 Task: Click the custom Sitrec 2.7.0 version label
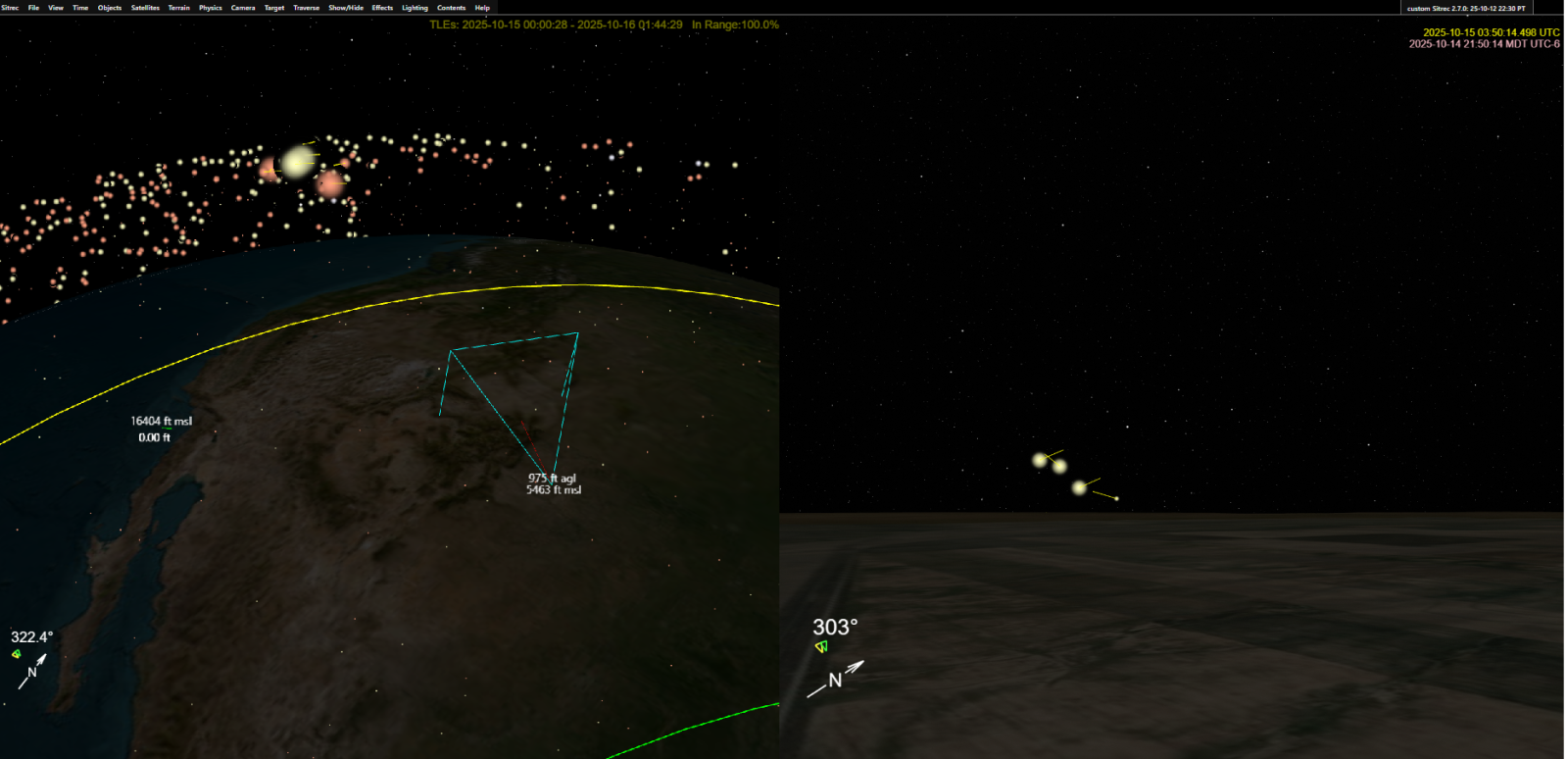1466,8
